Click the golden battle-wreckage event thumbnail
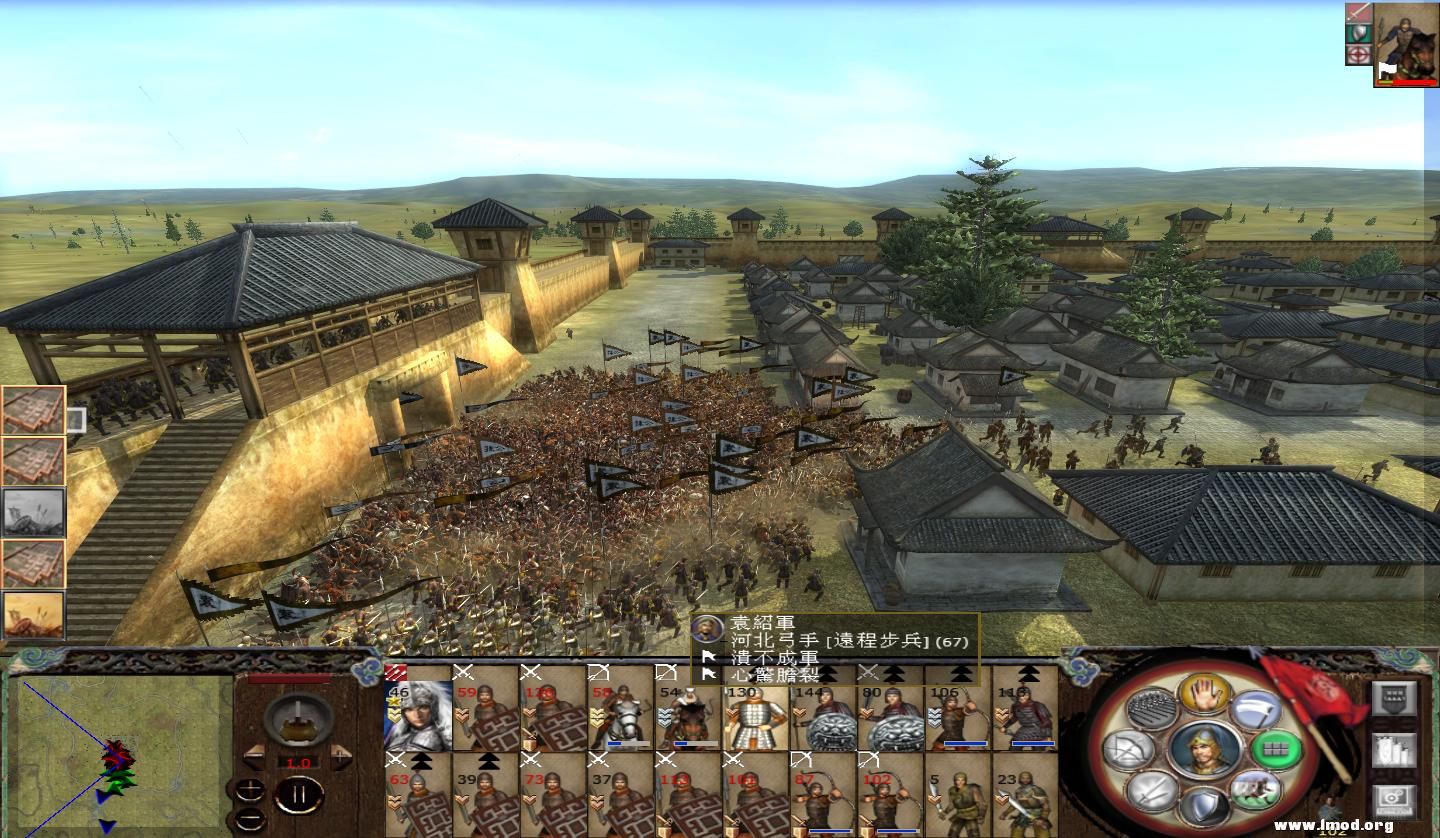Image resolution: width=1440 pixels, height=838 pixels. click(x=34, y=614)
